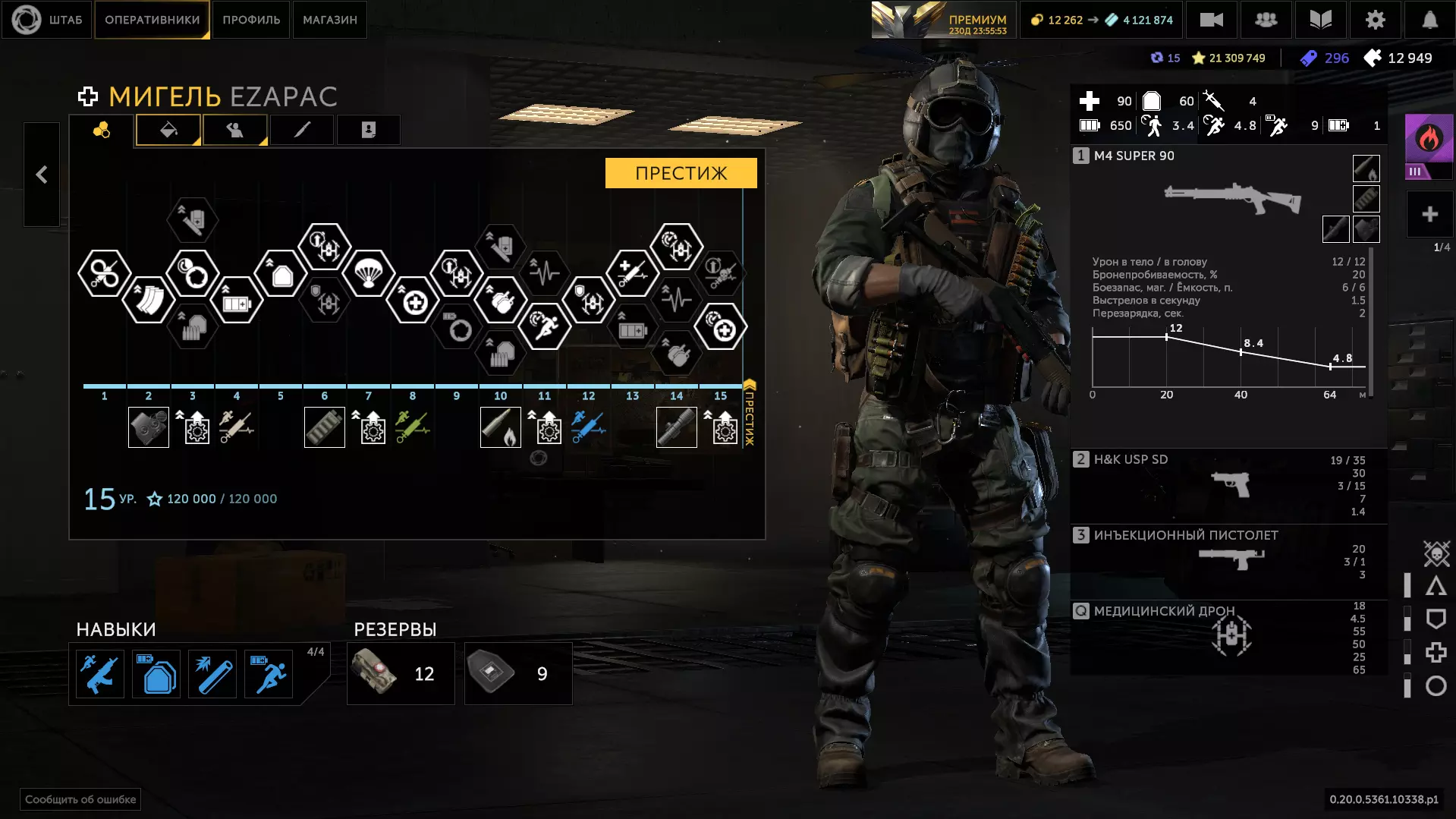Viewport: 1456px width, 819px height.
Task: Go to the МАГАЗИН shop
Action: click(330, 20)
